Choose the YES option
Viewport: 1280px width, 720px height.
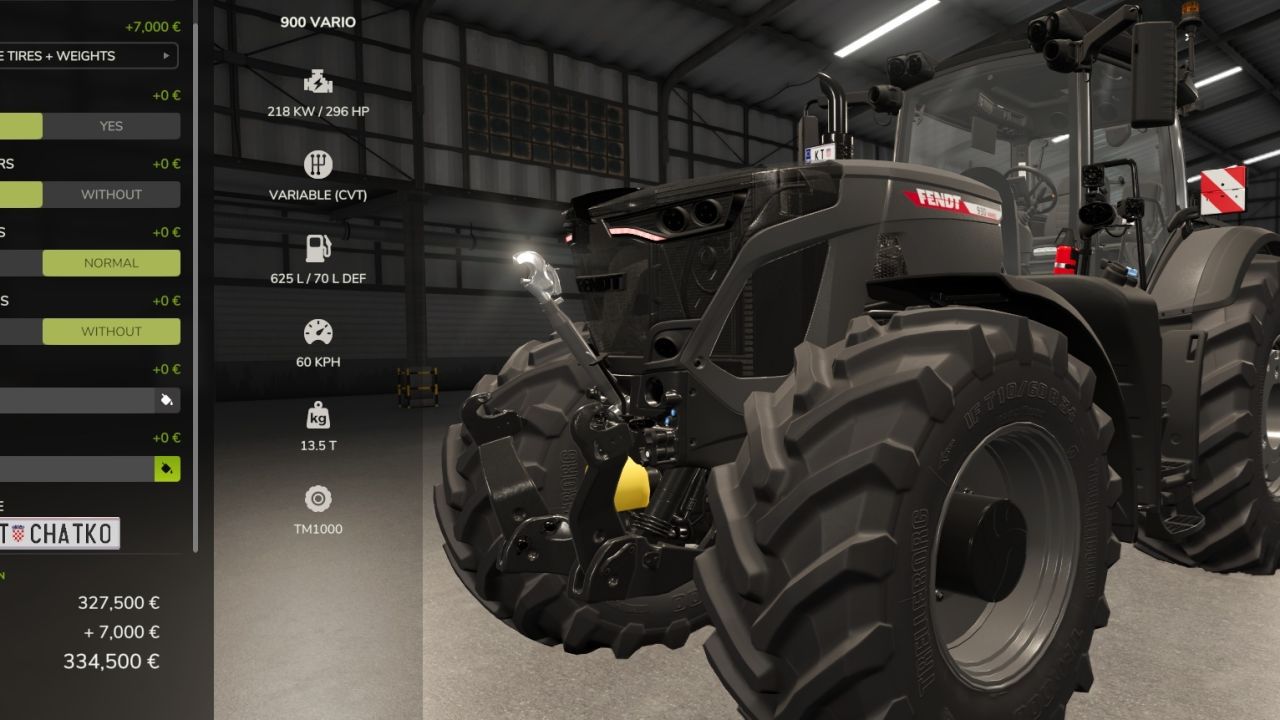click(111, 126)
